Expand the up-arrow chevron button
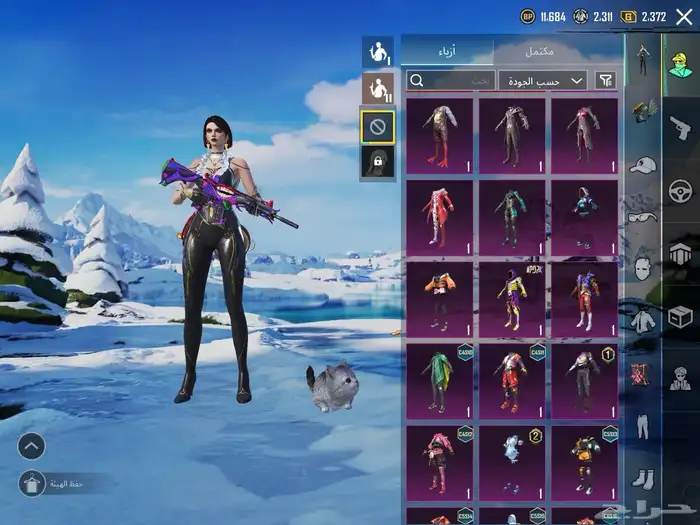 [31, 446]
